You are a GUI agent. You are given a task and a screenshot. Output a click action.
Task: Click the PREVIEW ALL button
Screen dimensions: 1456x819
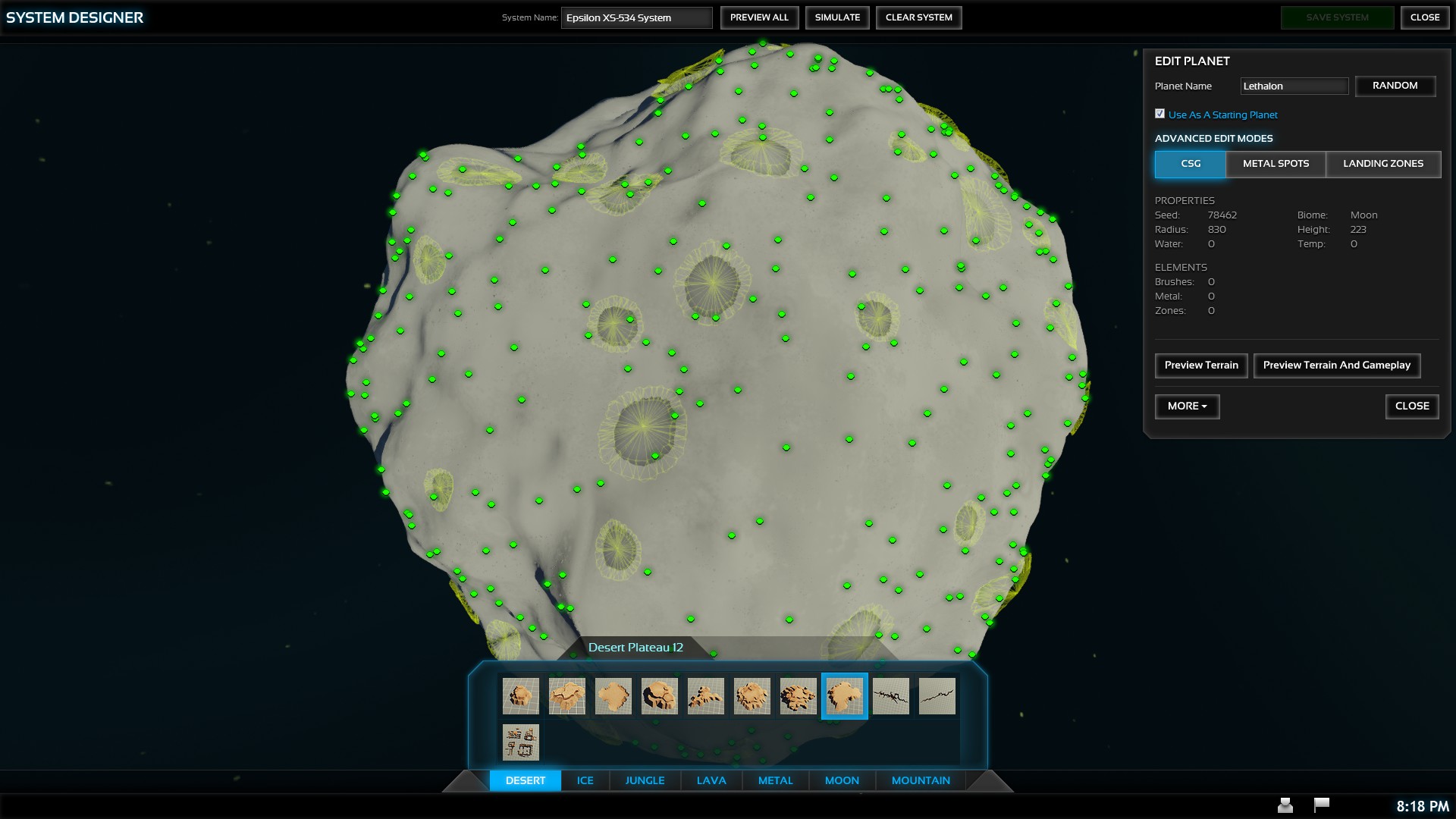pyautogui.click(x=759, y=17)
